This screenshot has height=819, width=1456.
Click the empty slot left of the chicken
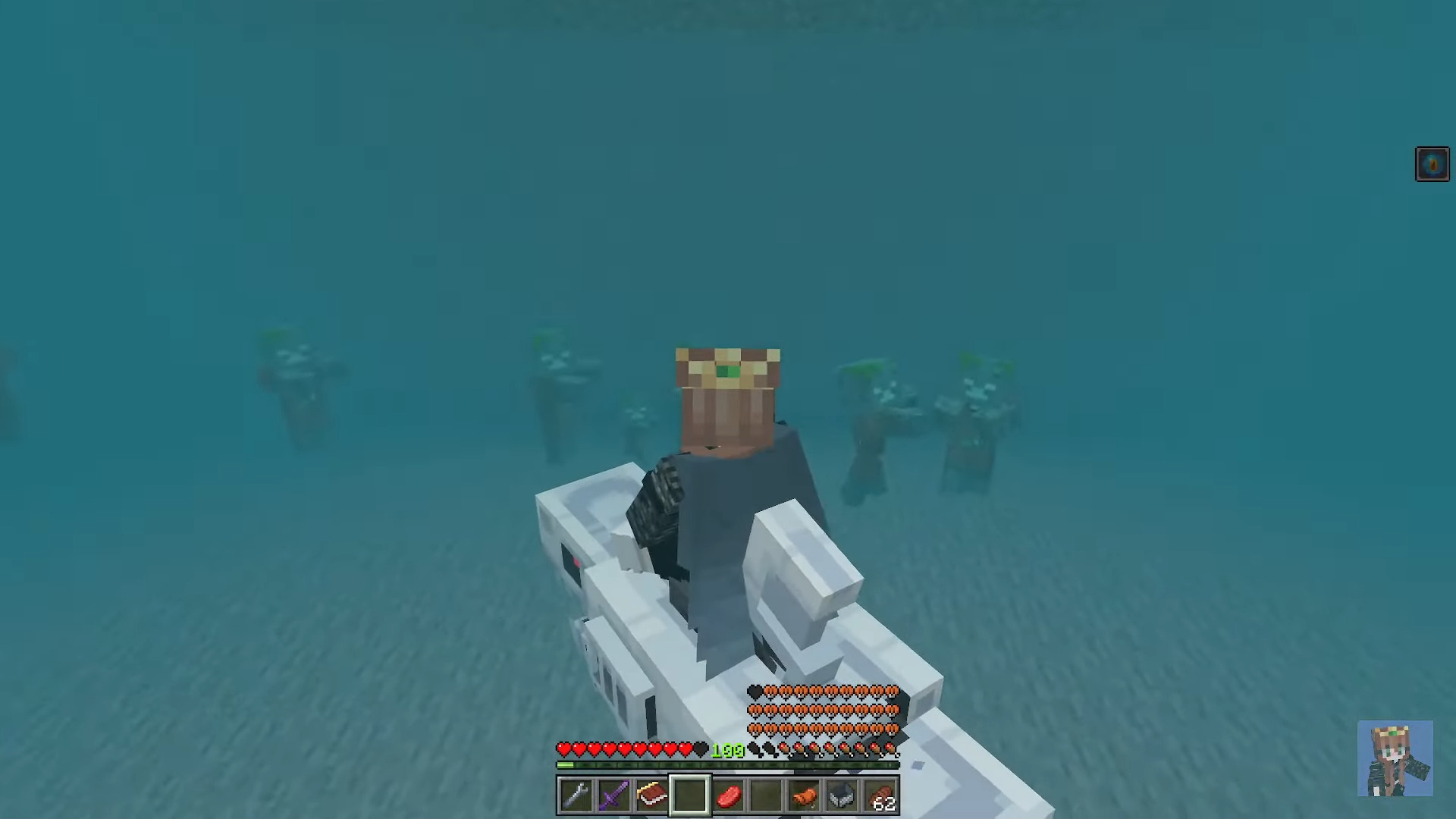[x=767, y=795]
